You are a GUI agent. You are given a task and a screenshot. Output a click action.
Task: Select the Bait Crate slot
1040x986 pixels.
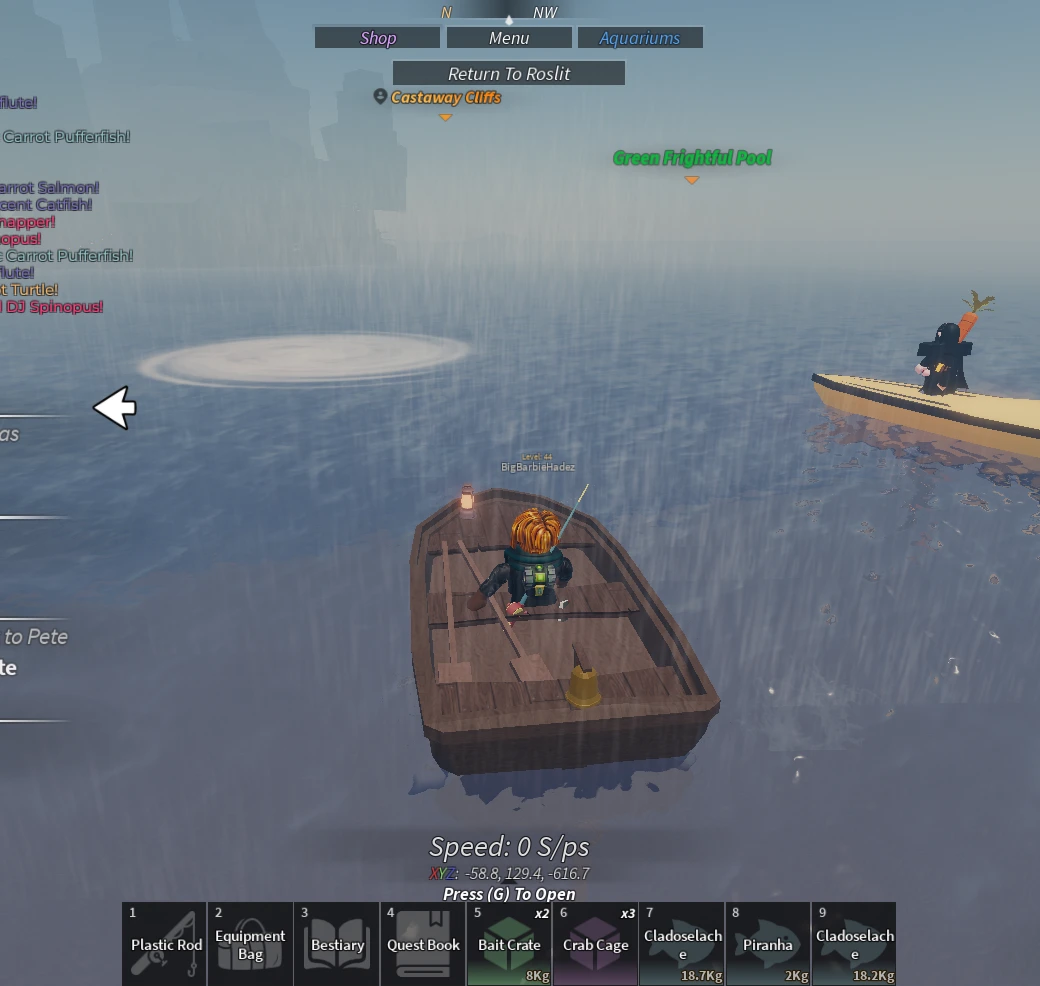click(x=509, y=944)
